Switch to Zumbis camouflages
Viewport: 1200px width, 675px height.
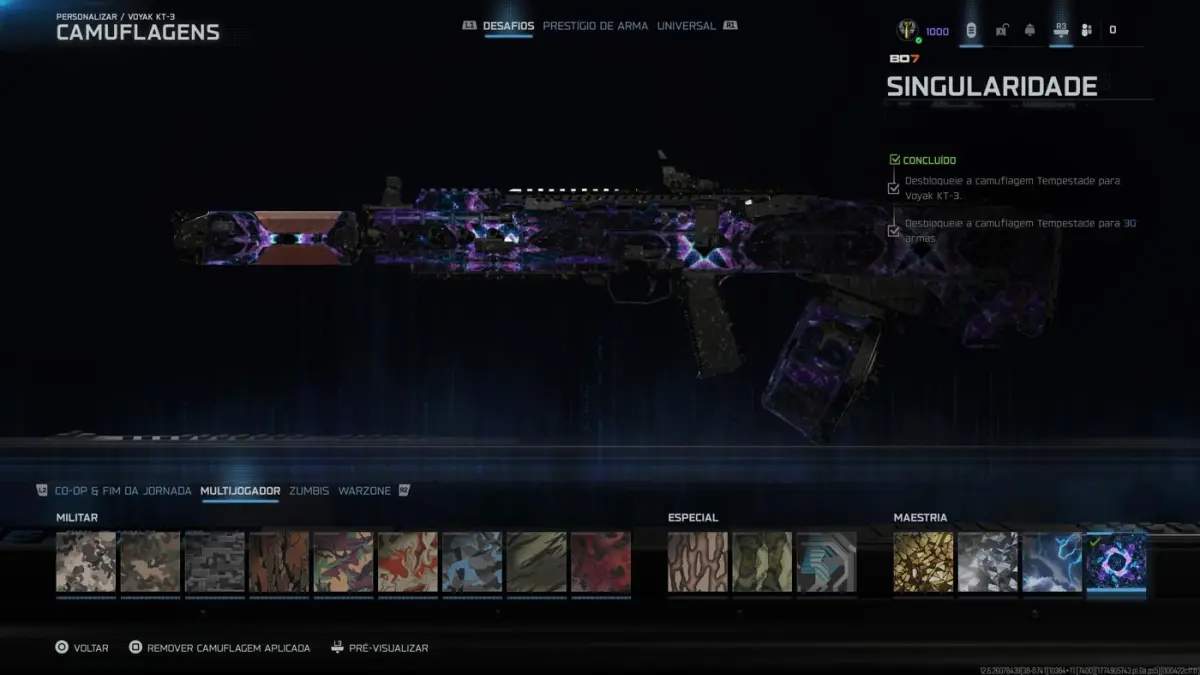click(309, 491)
